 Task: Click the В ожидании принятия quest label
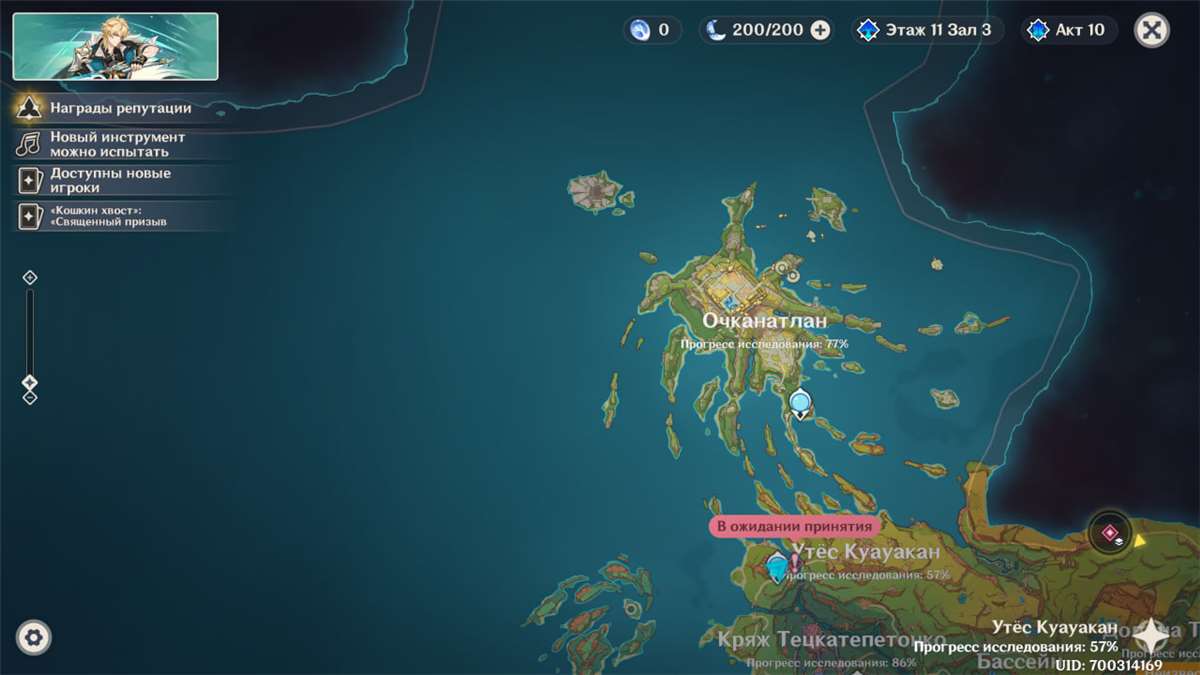[794, 526]
